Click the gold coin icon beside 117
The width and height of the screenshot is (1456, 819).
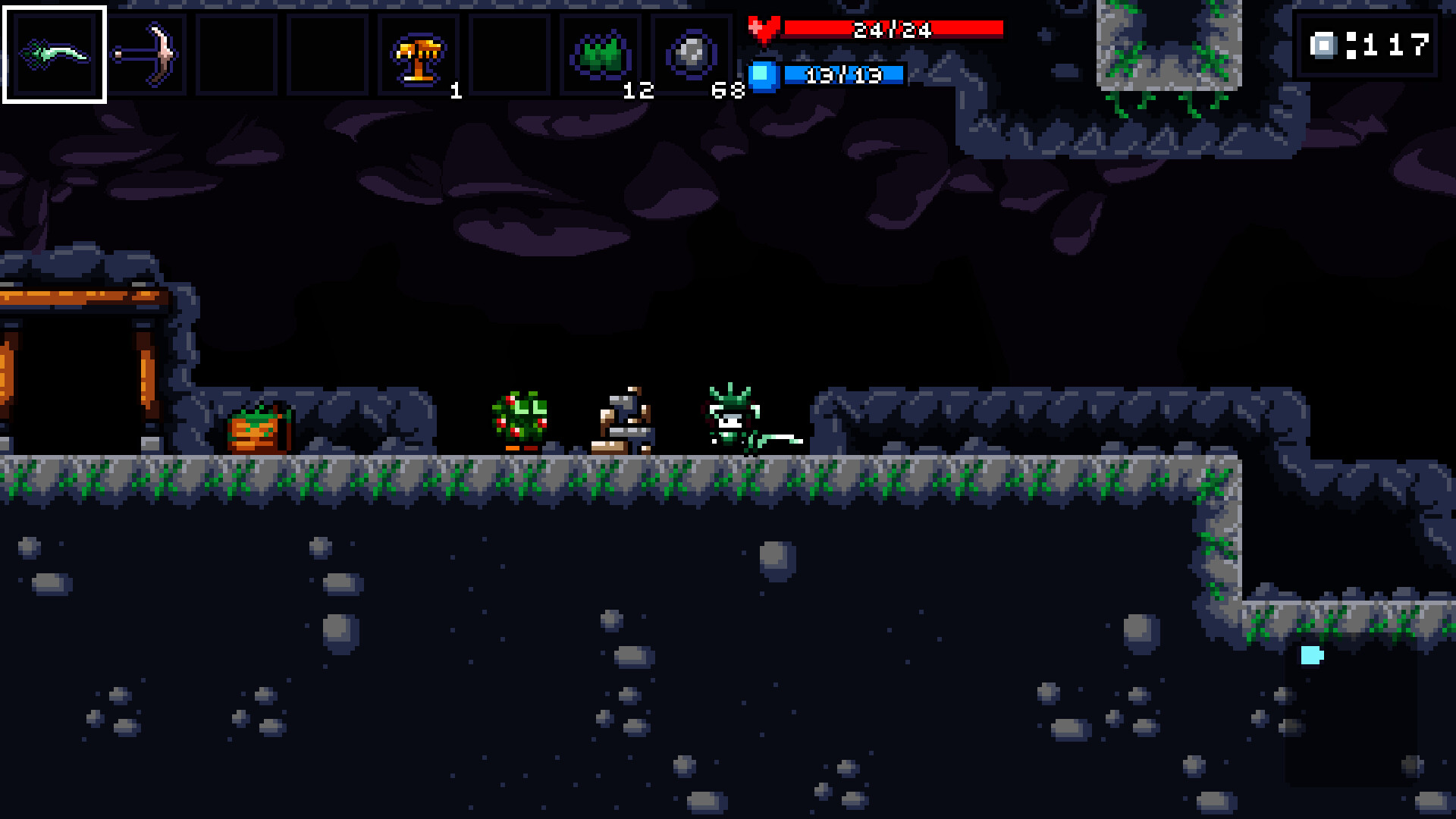pyautogui.click(x=1324, y=47)
